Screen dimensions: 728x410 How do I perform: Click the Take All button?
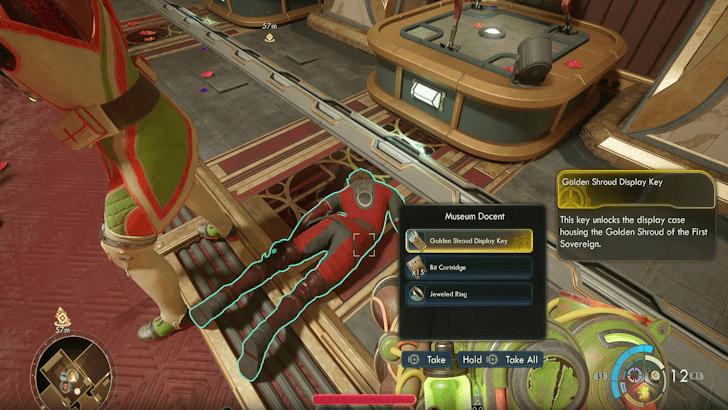tap(513, 360)
